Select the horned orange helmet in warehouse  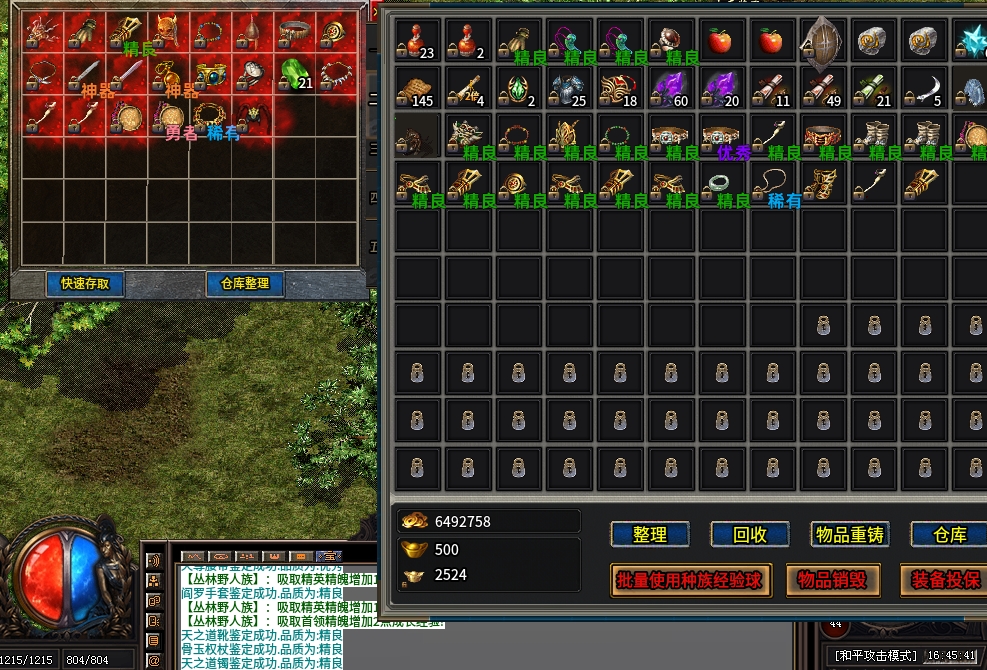point(168,31)
